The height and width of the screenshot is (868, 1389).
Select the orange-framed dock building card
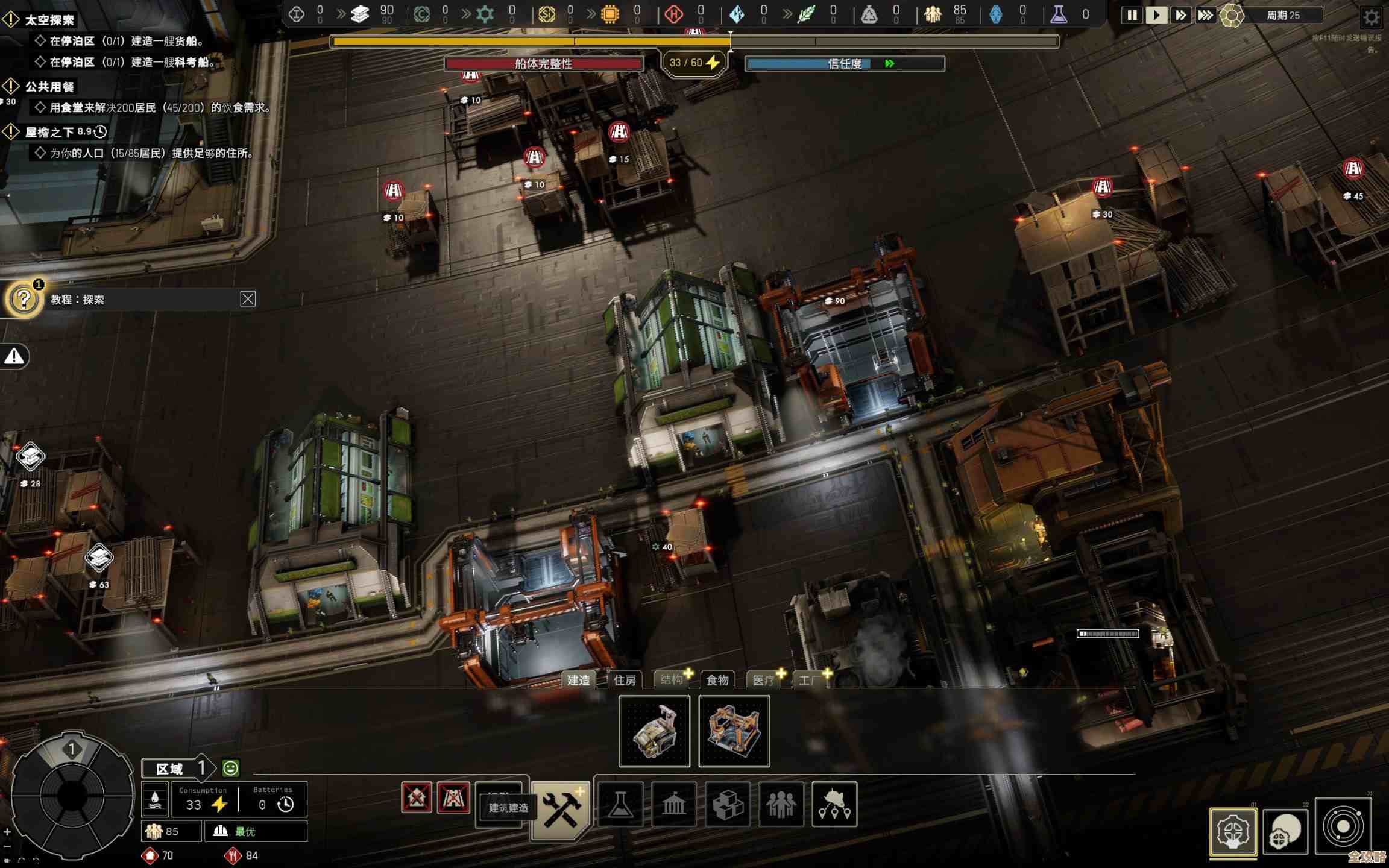tap(734, 731)
